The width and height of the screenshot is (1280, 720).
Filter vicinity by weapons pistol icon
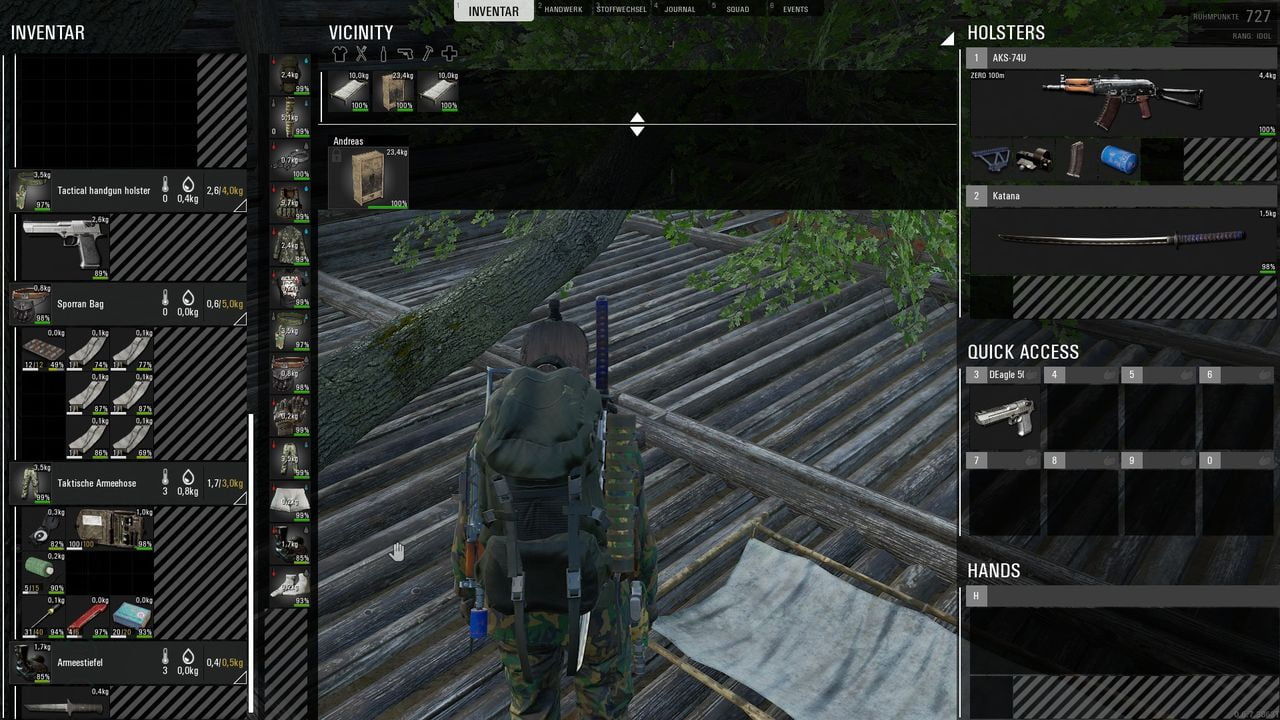coord(405,54)
